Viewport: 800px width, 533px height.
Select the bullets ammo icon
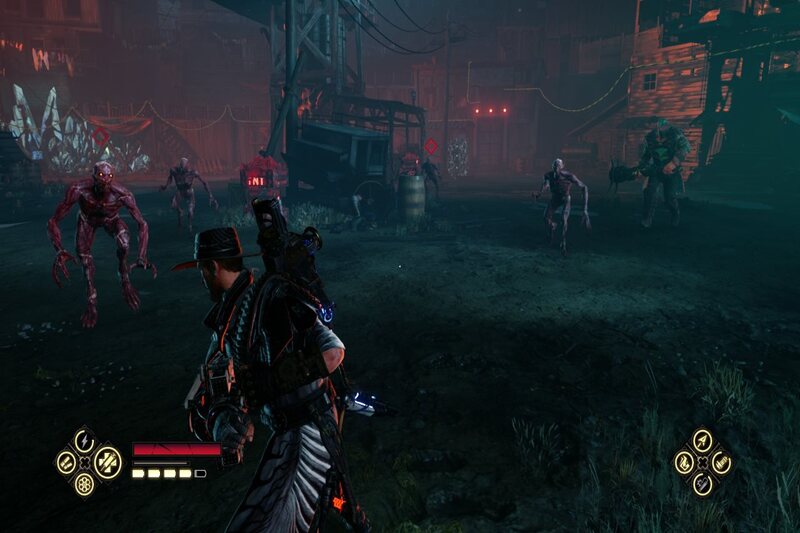coord(66,462)
